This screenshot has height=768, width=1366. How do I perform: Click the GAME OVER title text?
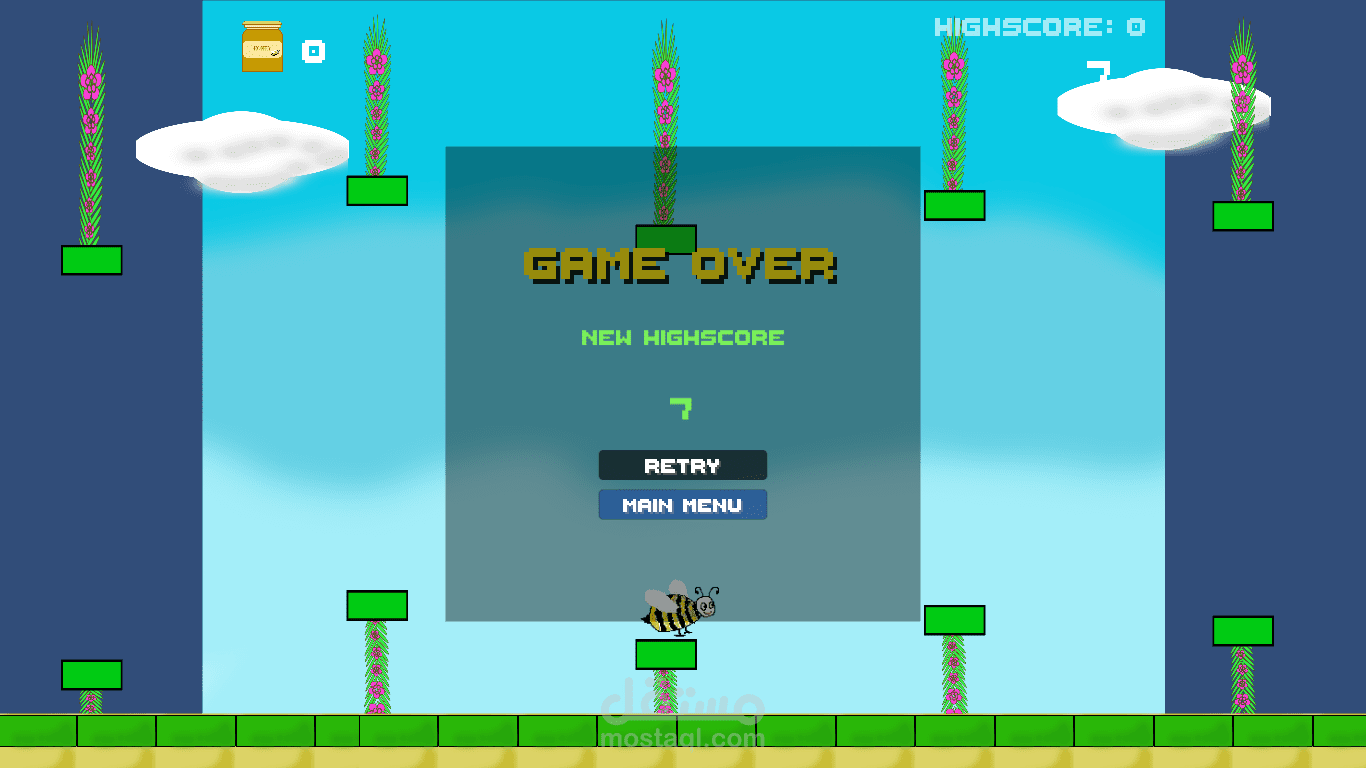(682, 265)
